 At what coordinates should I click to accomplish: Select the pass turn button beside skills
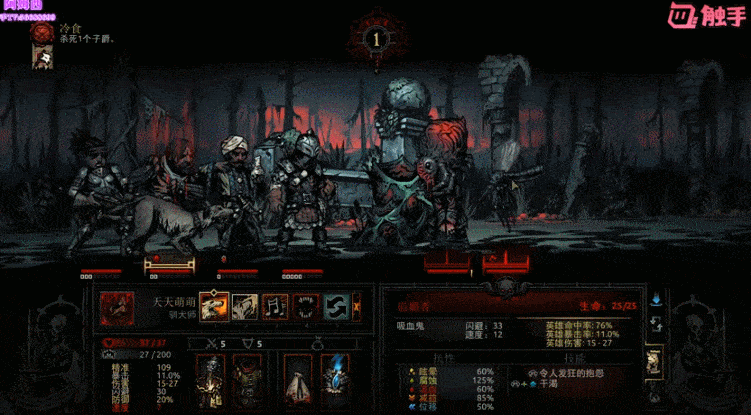pos(359,305)
